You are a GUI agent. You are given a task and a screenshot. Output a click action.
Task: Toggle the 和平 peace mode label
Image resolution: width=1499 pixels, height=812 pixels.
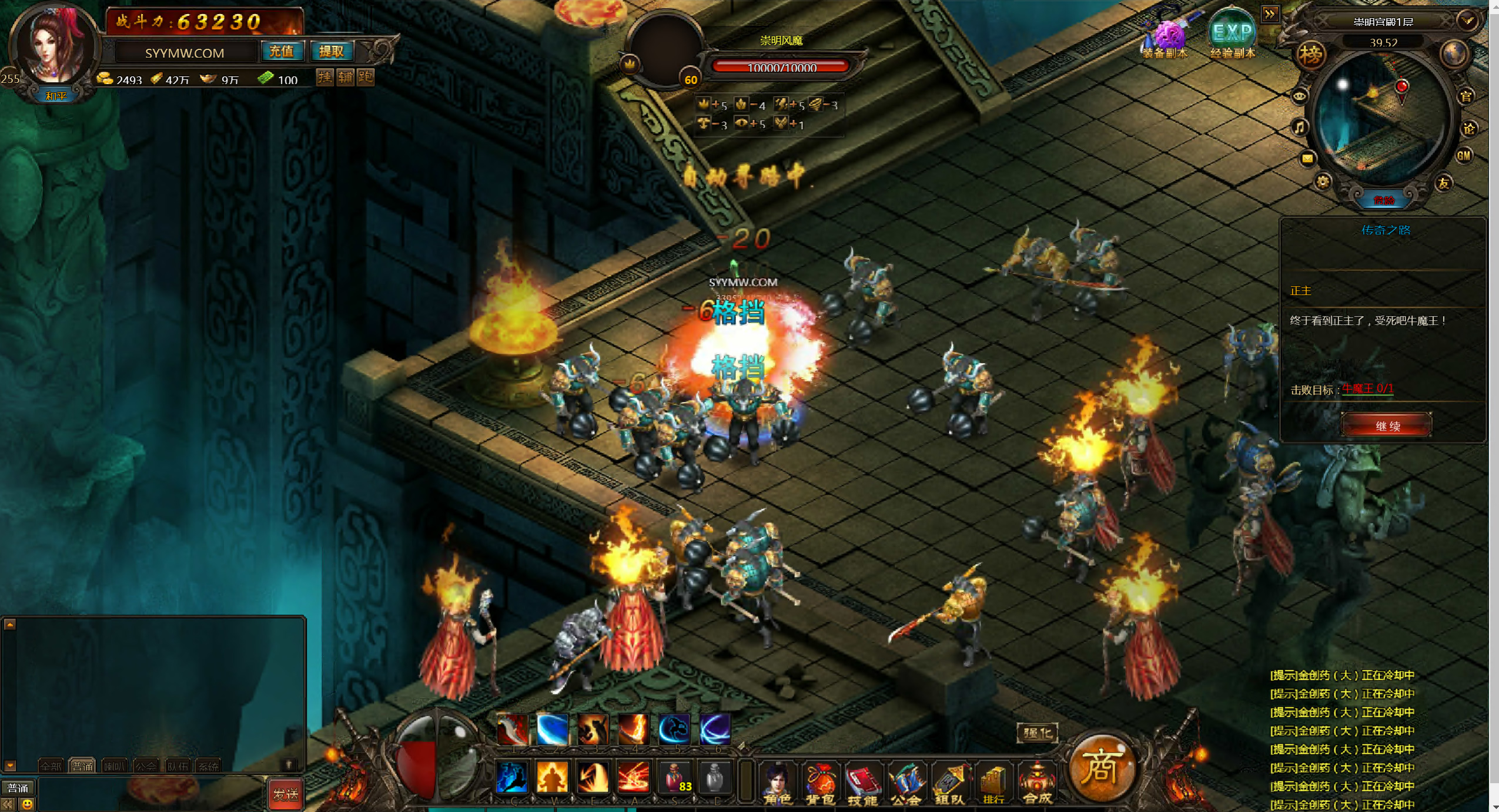tap(56, 96)
